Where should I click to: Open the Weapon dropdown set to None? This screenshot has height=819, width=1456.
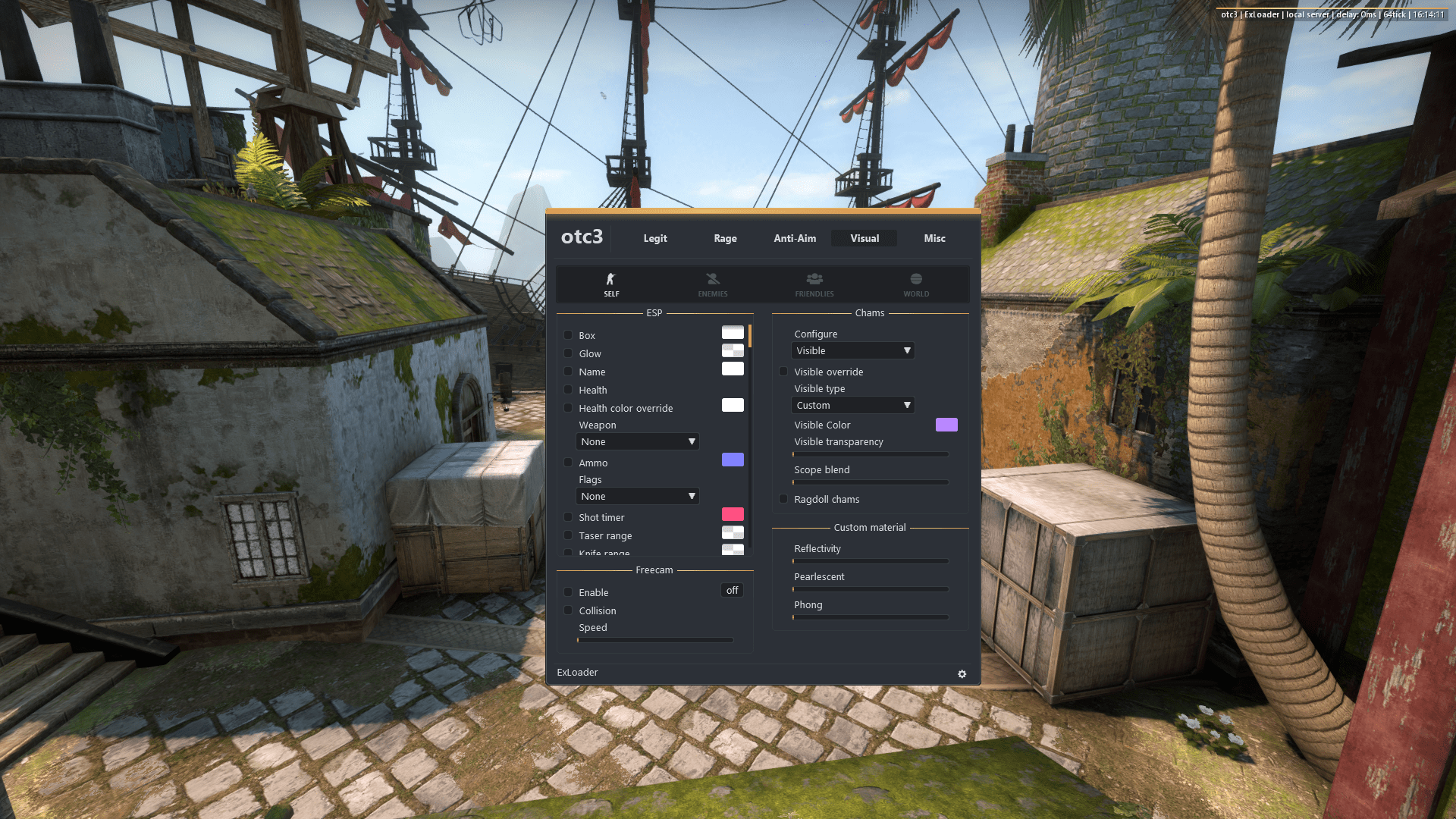click(x=637, y=441)
